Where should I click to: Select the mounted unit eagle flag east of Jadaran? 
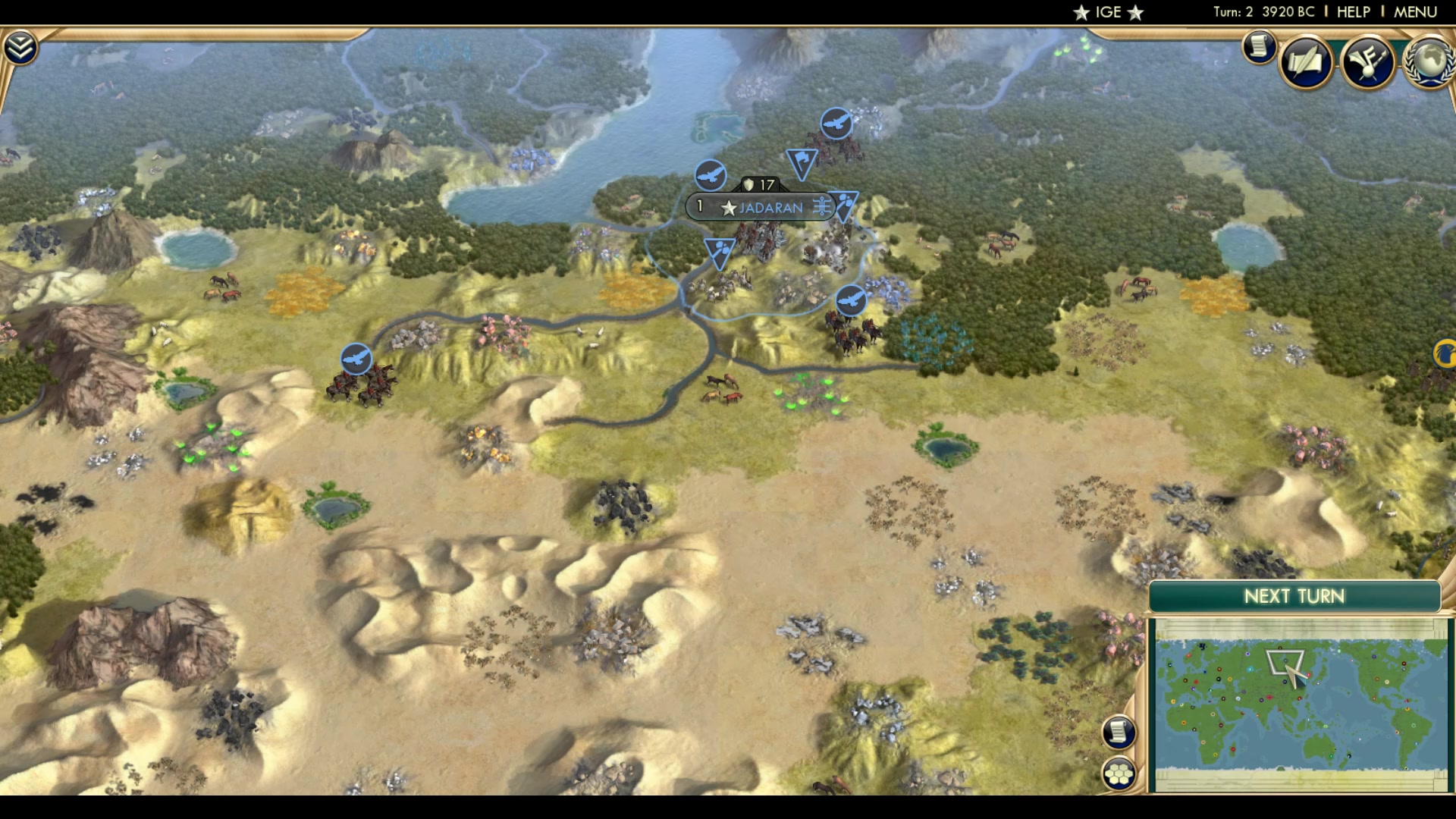coord(852,300)
